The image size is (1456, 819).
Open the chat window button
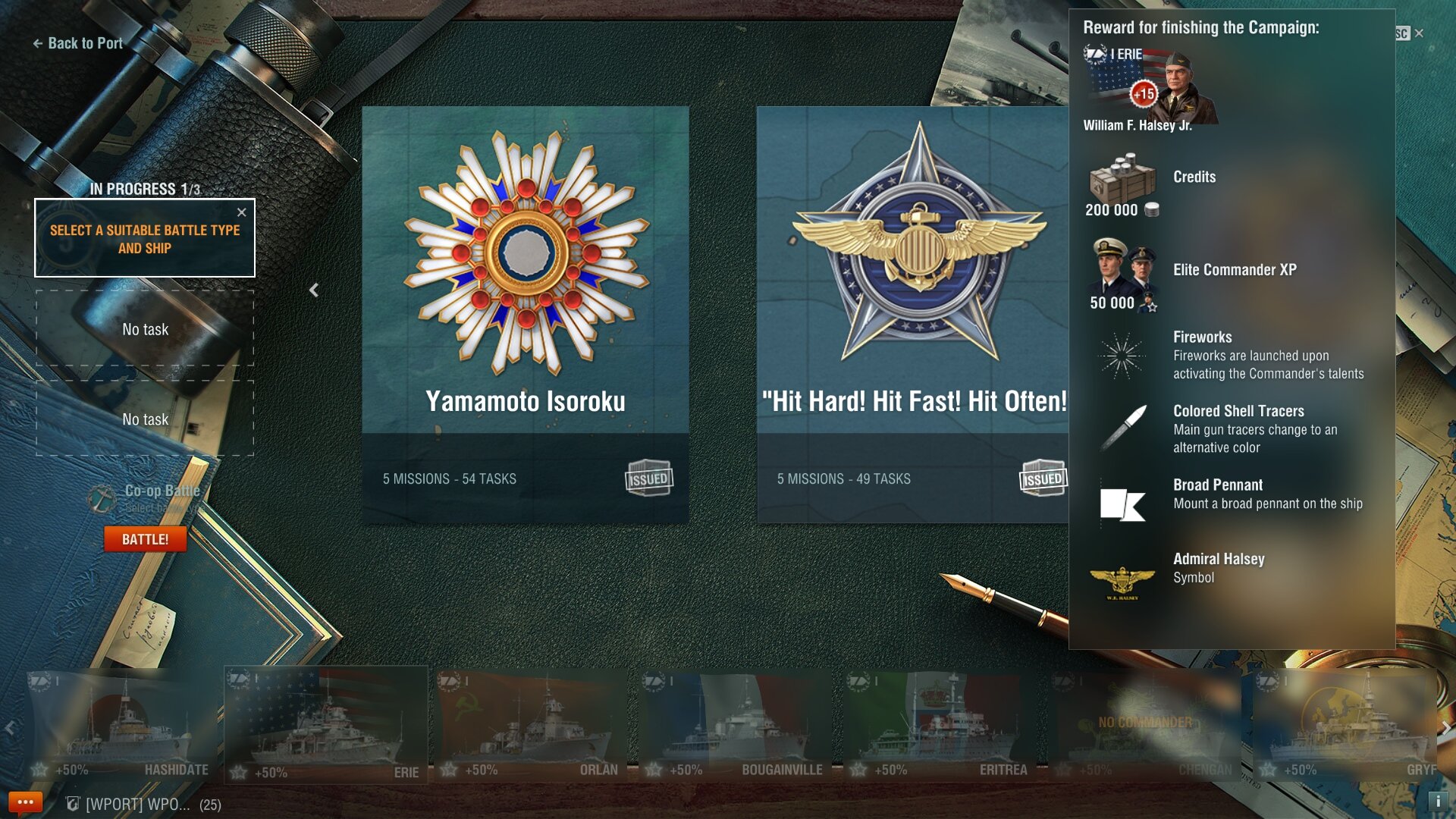[25, 802]
